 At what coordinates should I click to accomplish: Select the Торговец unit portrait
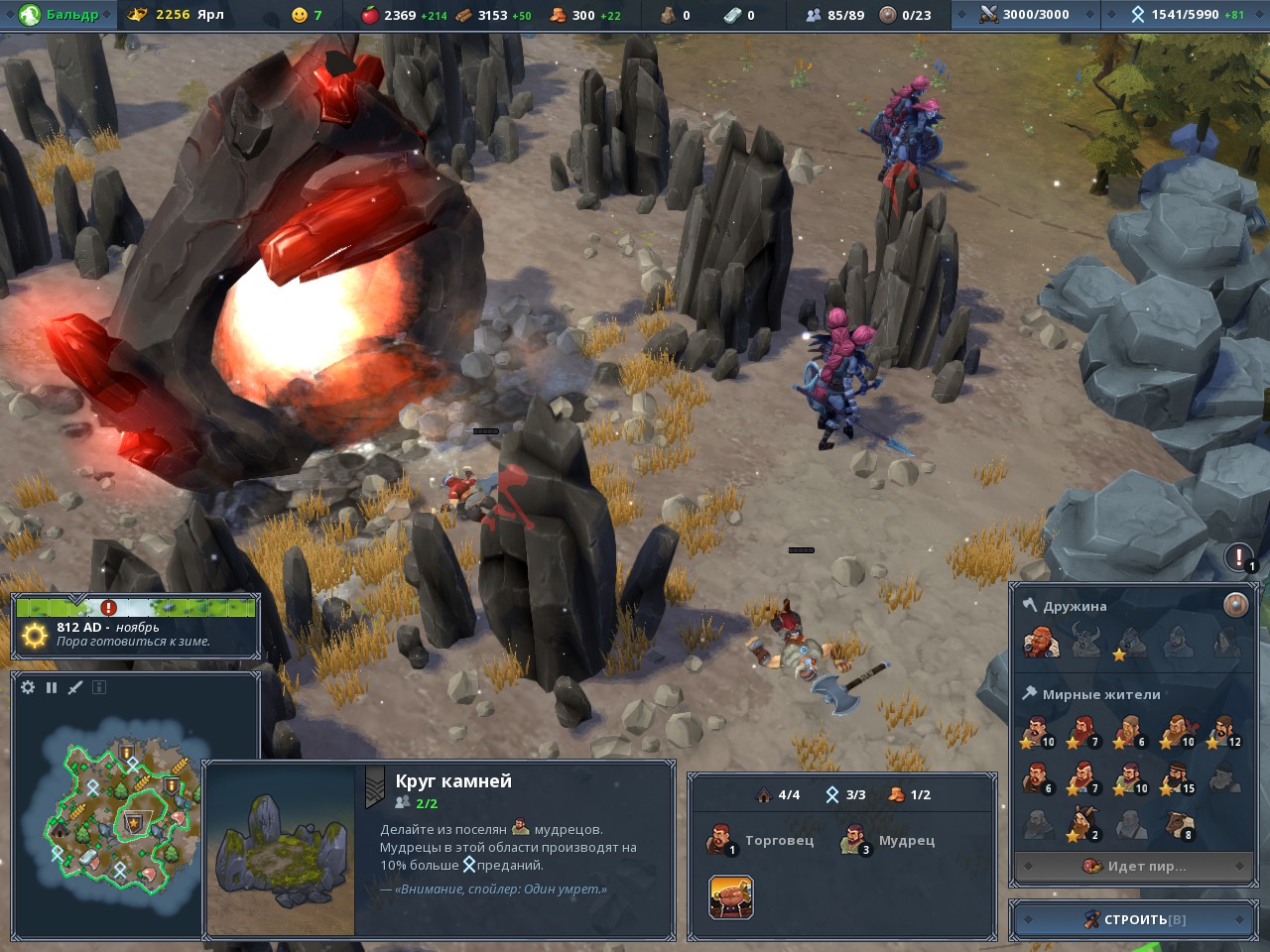point(720,841)
